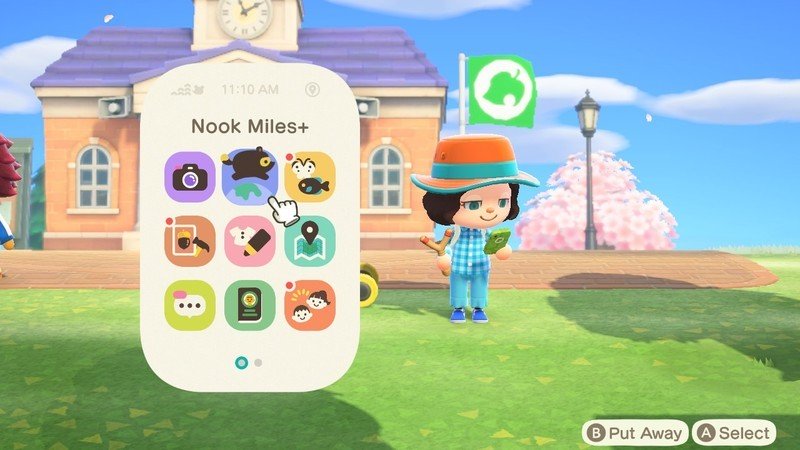Launch the Call Islander app
This screenshot has height=450, width=800.
(x=309, y=305)
